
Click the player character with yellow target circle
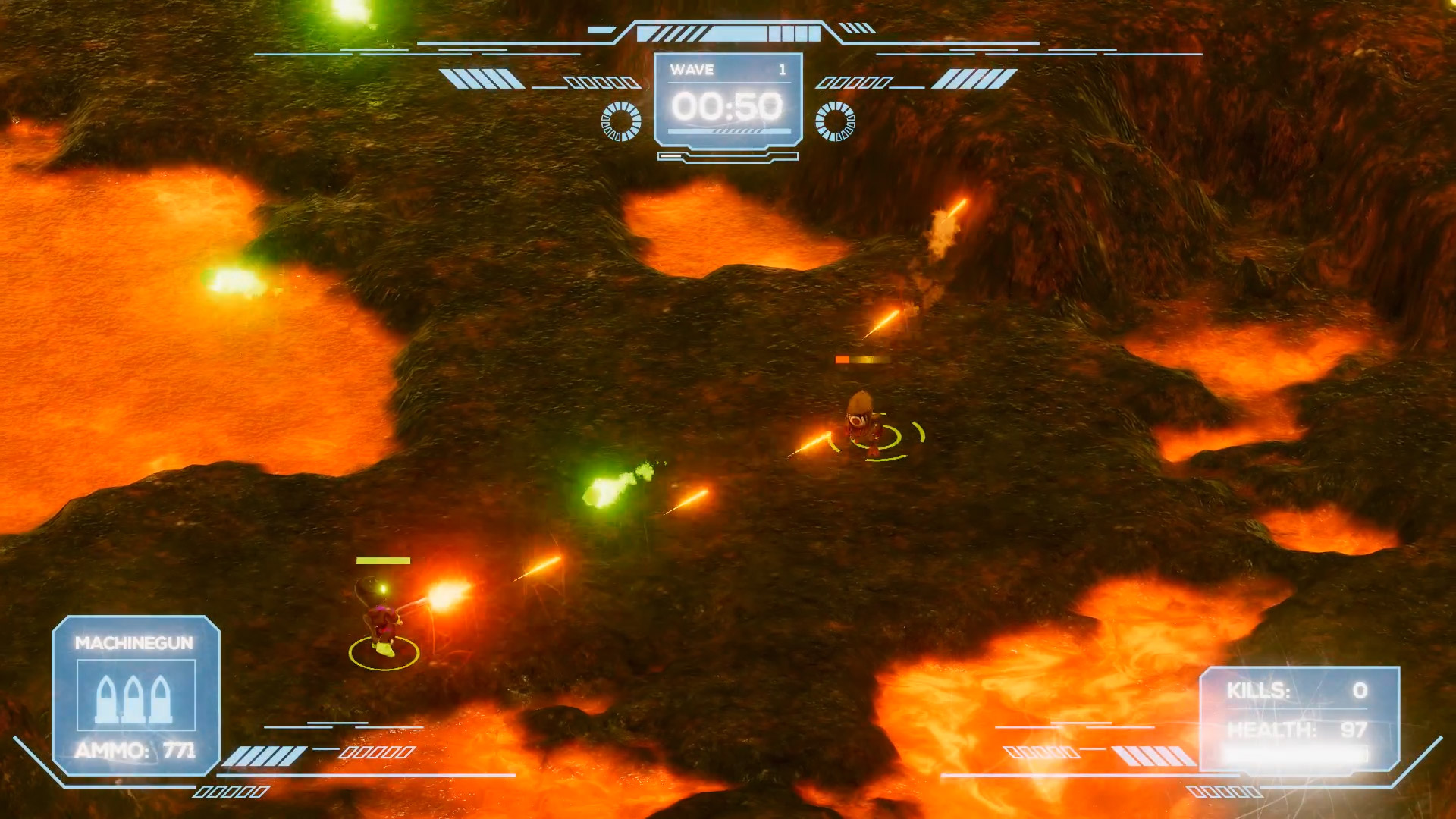pos(383,629)
